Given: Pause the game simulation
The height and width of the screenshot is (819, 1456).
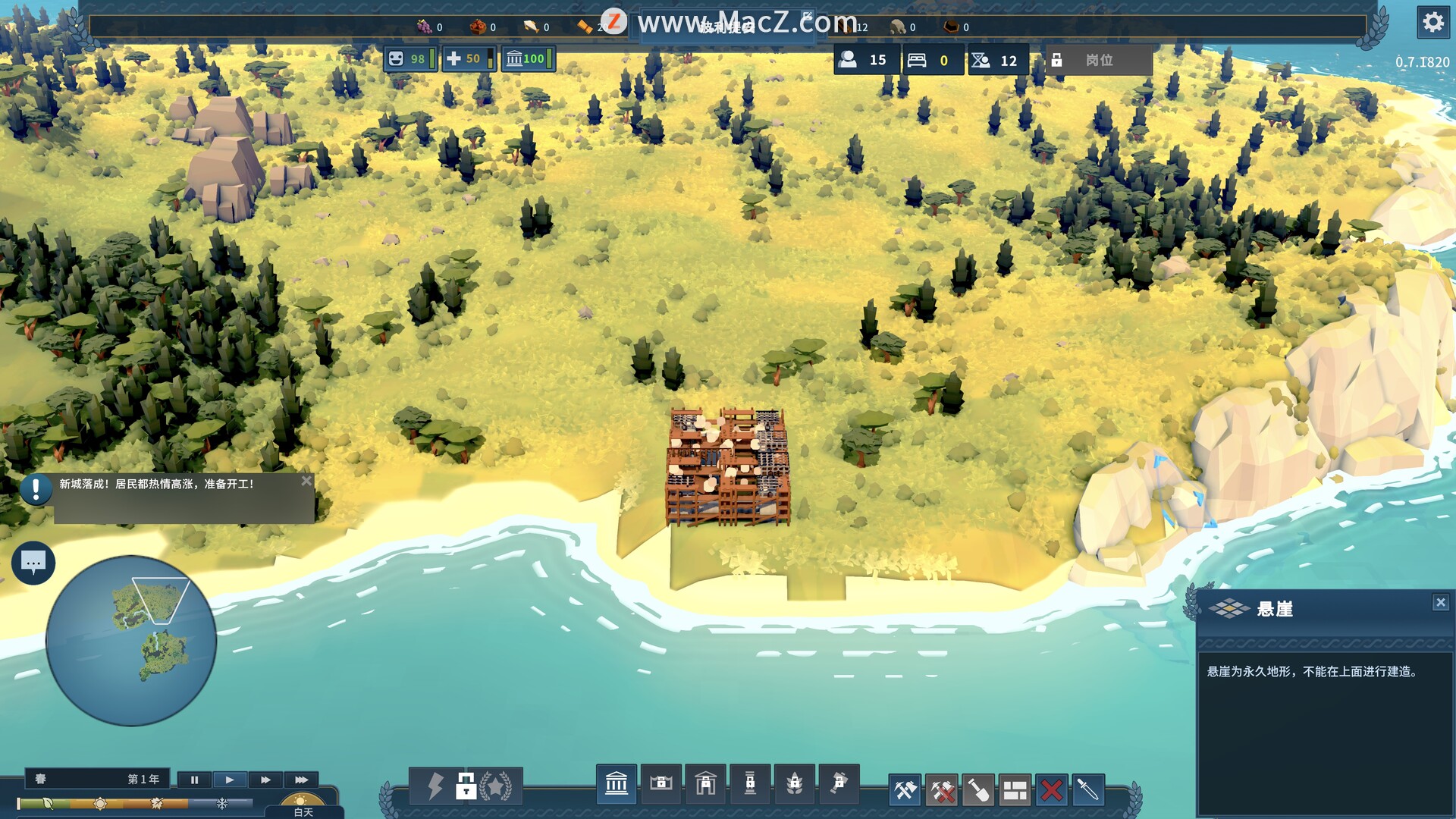Looking at the screenshot, I should tap(194, 780).
